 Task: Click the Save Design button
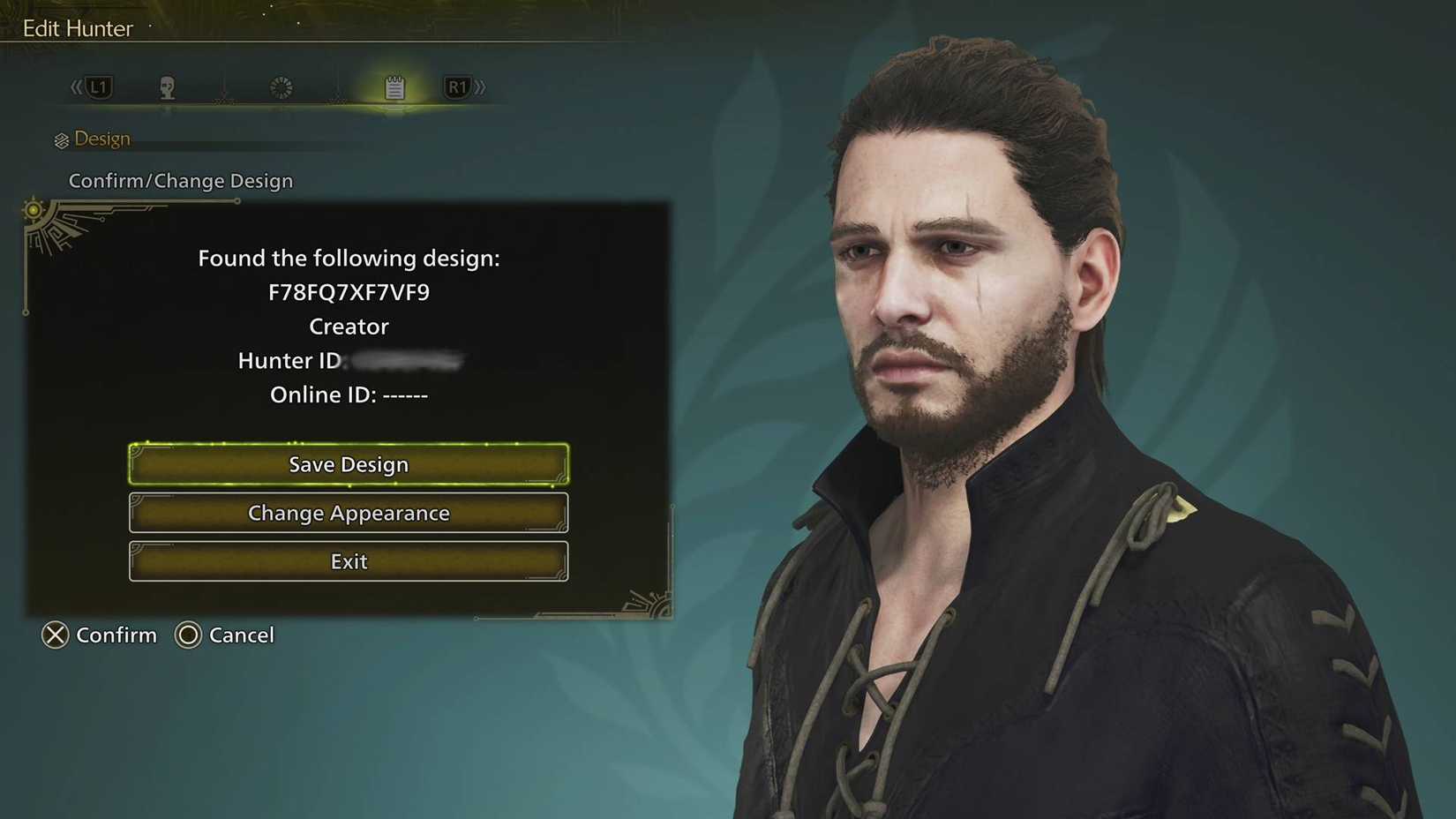(349, 463)
